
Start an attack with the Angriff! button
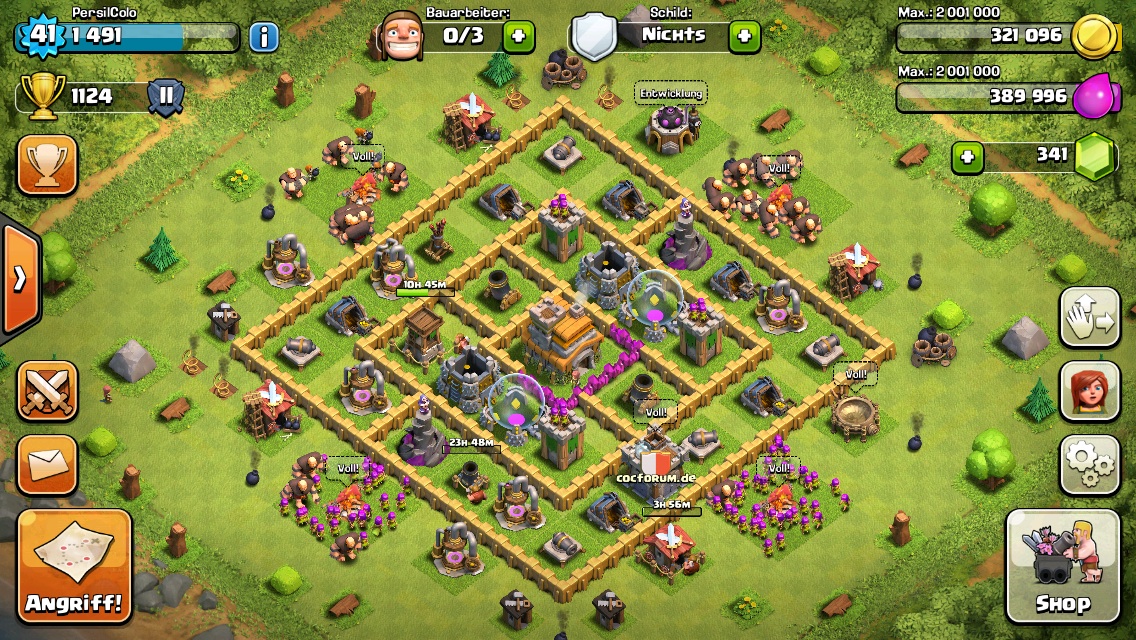[x=75, y=567]
